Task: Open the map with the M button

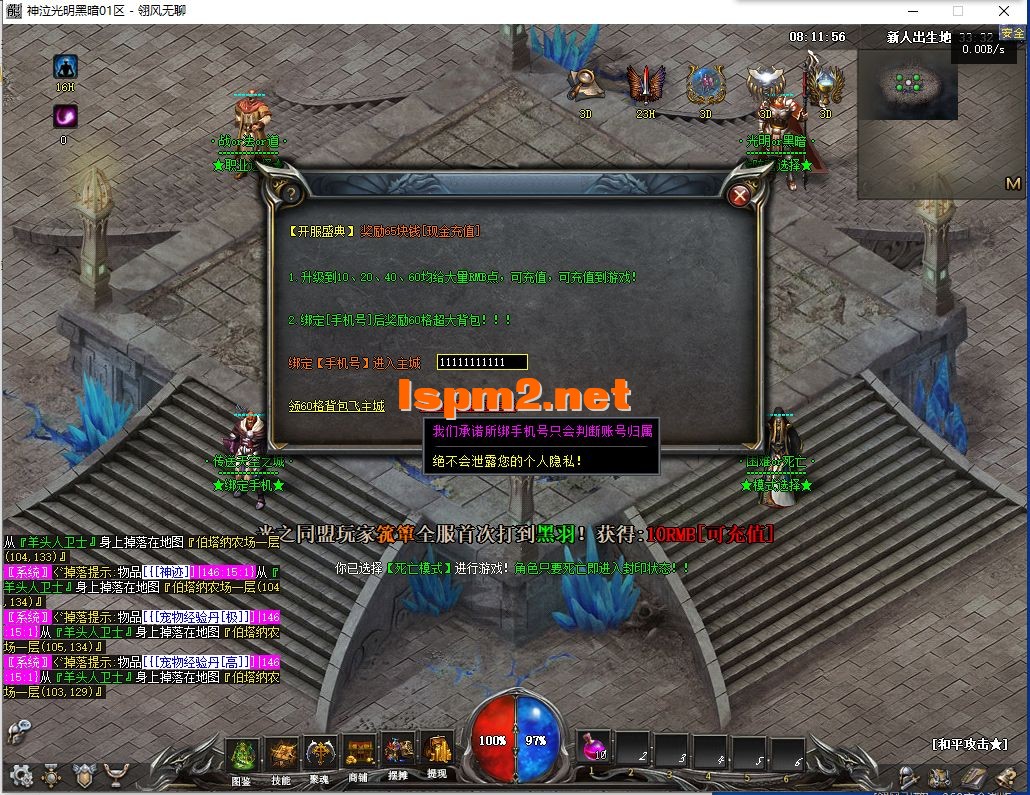Action: [1013, 184]
